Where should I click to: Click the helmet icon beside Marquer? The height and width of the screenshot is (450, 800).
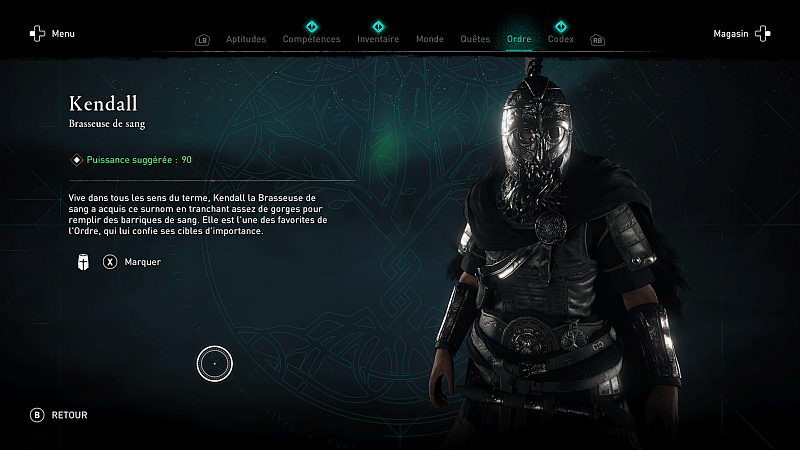point(82,262)
